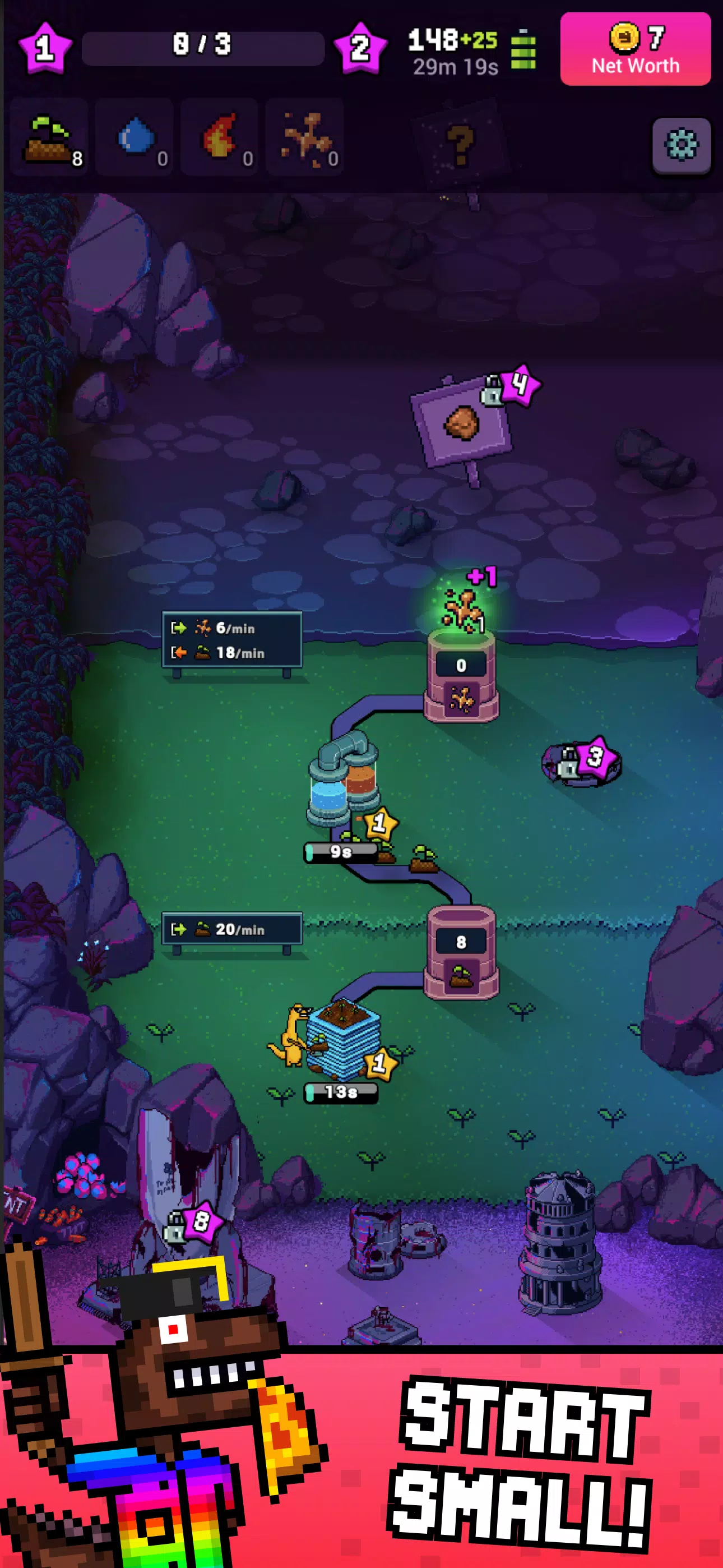Select the water droplet resource slot

point(135,138)
